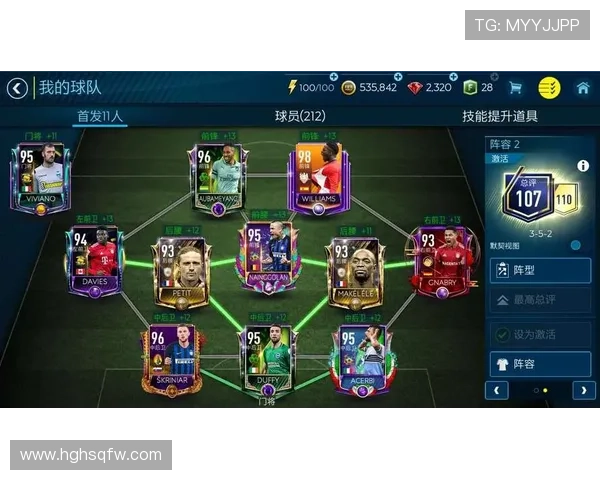Open the shopping cart store
The width and height of the screenshot is (600, 480).
pos(515,88)
